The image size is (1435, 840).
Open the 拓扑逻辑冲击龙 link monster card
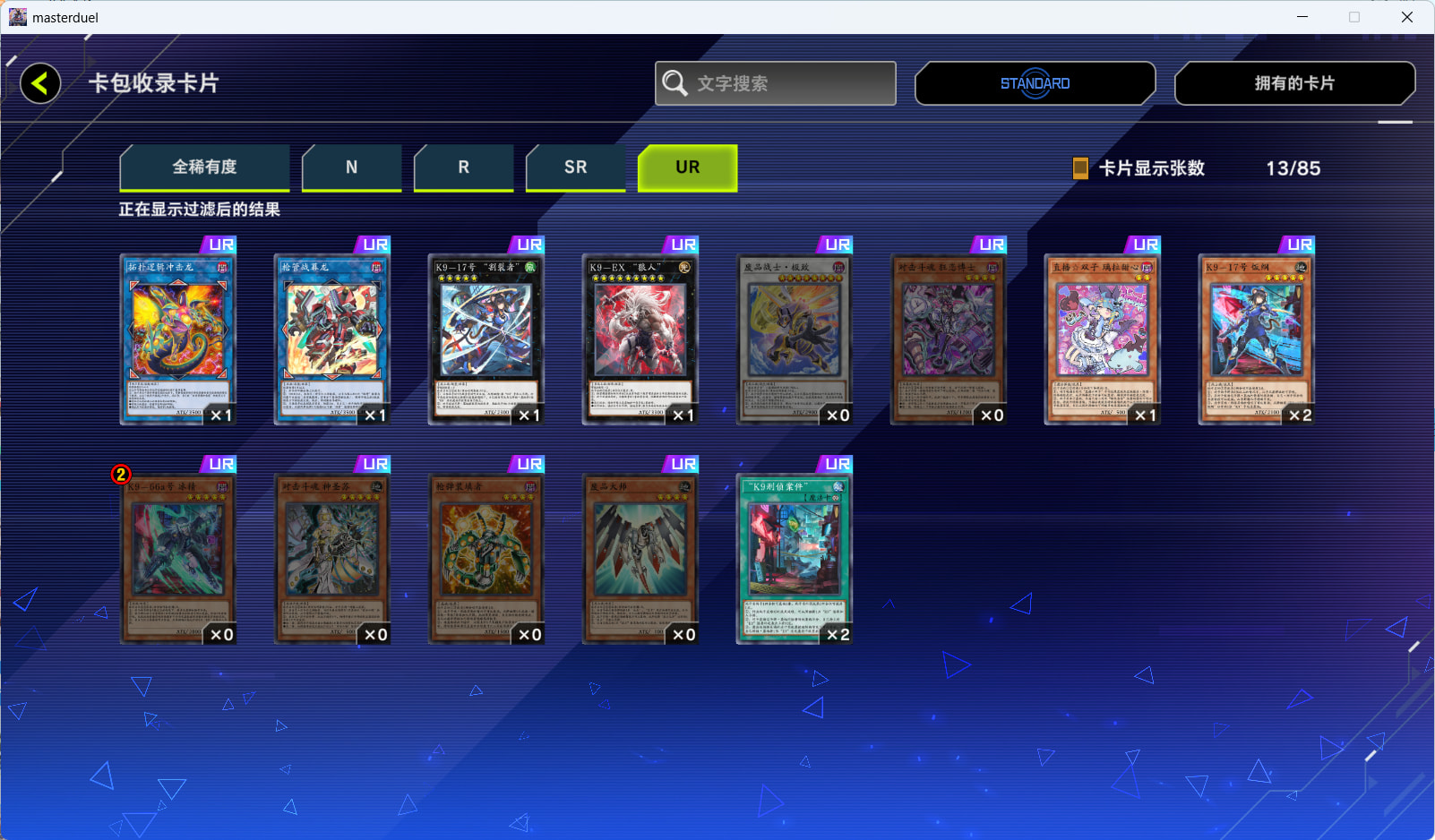(x=178, y=339)
